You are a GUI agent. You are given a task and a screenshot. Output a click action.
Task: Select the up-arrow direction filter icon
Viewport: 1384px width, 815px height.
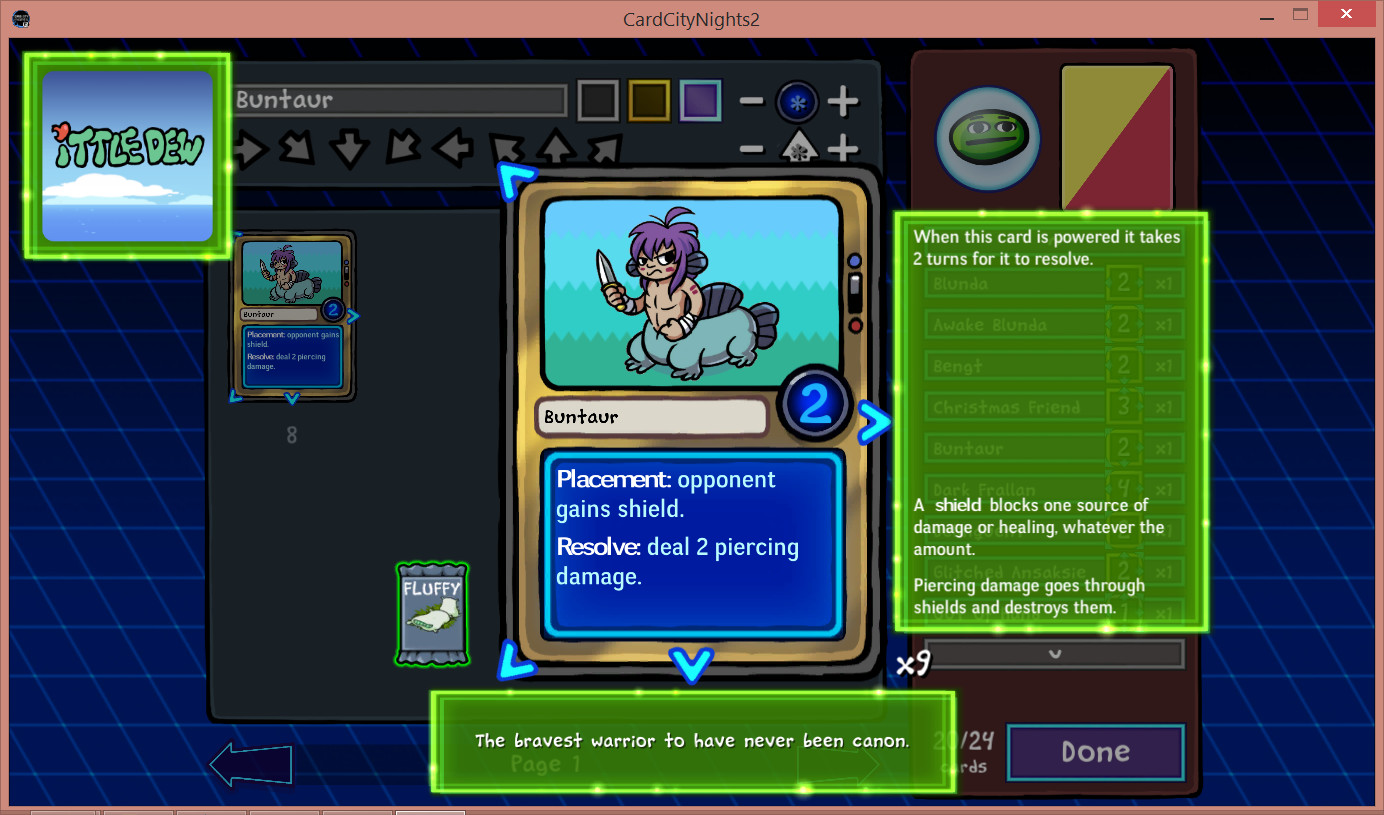[557, 148]
